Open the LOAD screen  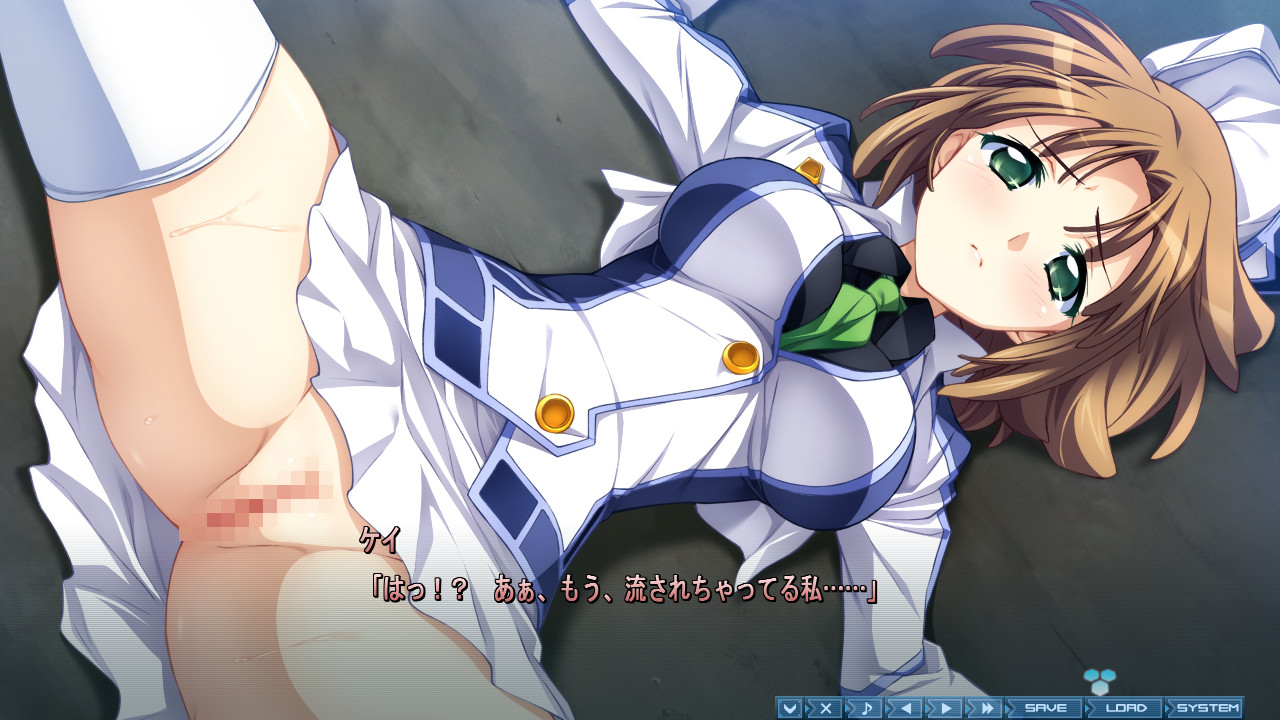[x=1128, y=707]
